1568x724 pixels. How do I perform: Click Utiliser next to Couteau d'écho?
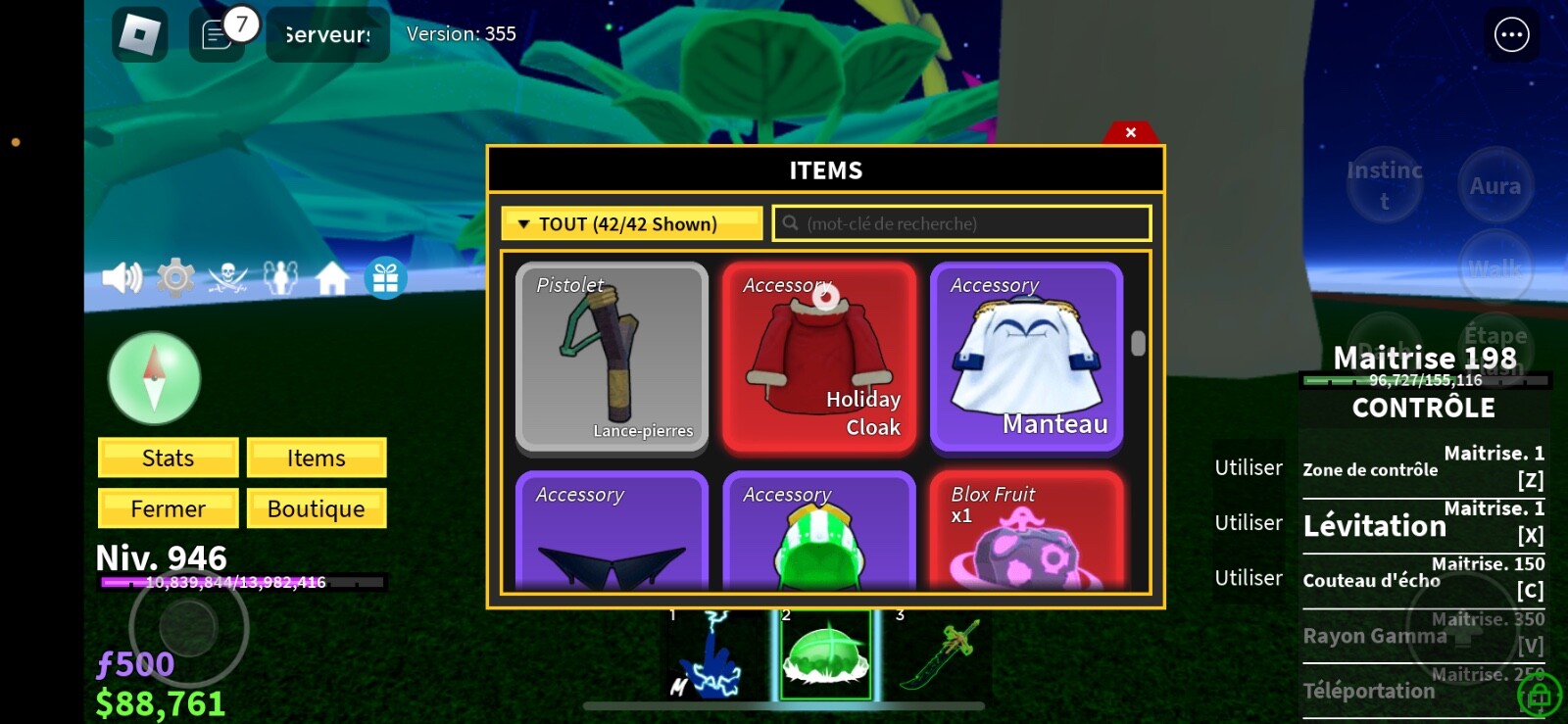click(x=1249, y=577)
